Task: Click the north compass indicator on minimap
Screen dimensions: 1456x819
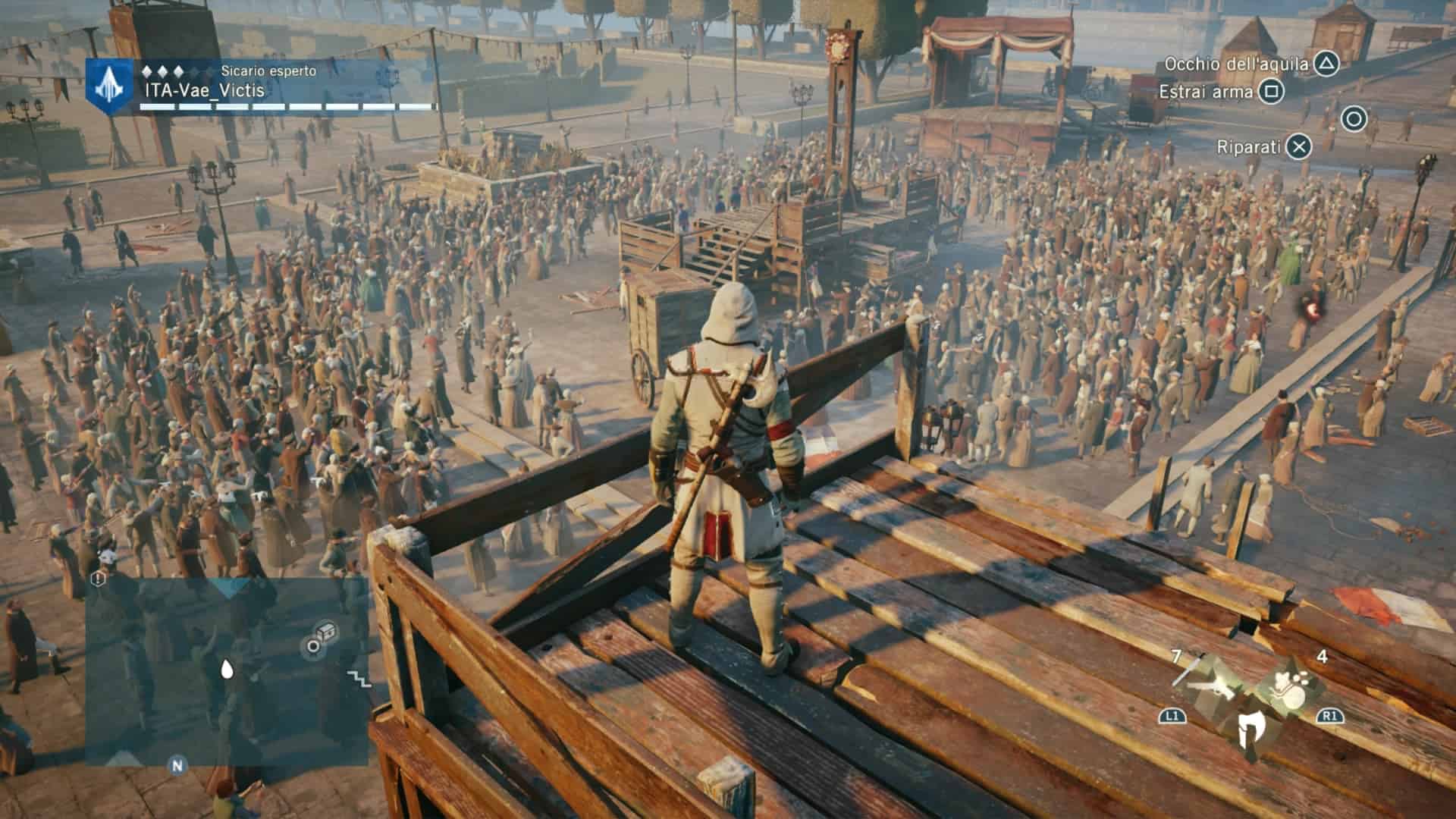Action: point(177,765)
